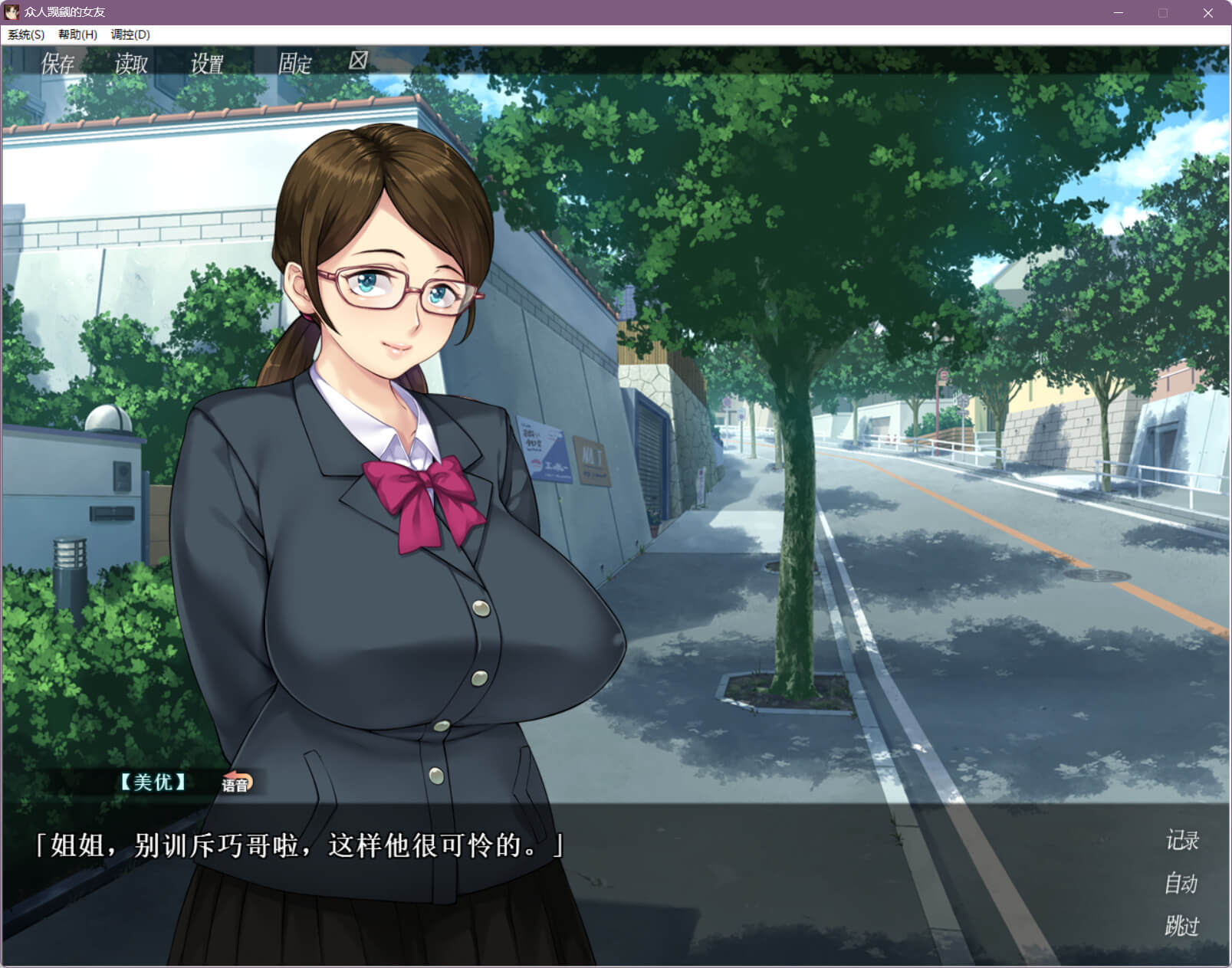Open the 帮助(H) window menu
The width and height of the screenshot is (1232, 968).
(x=77, y=34)
